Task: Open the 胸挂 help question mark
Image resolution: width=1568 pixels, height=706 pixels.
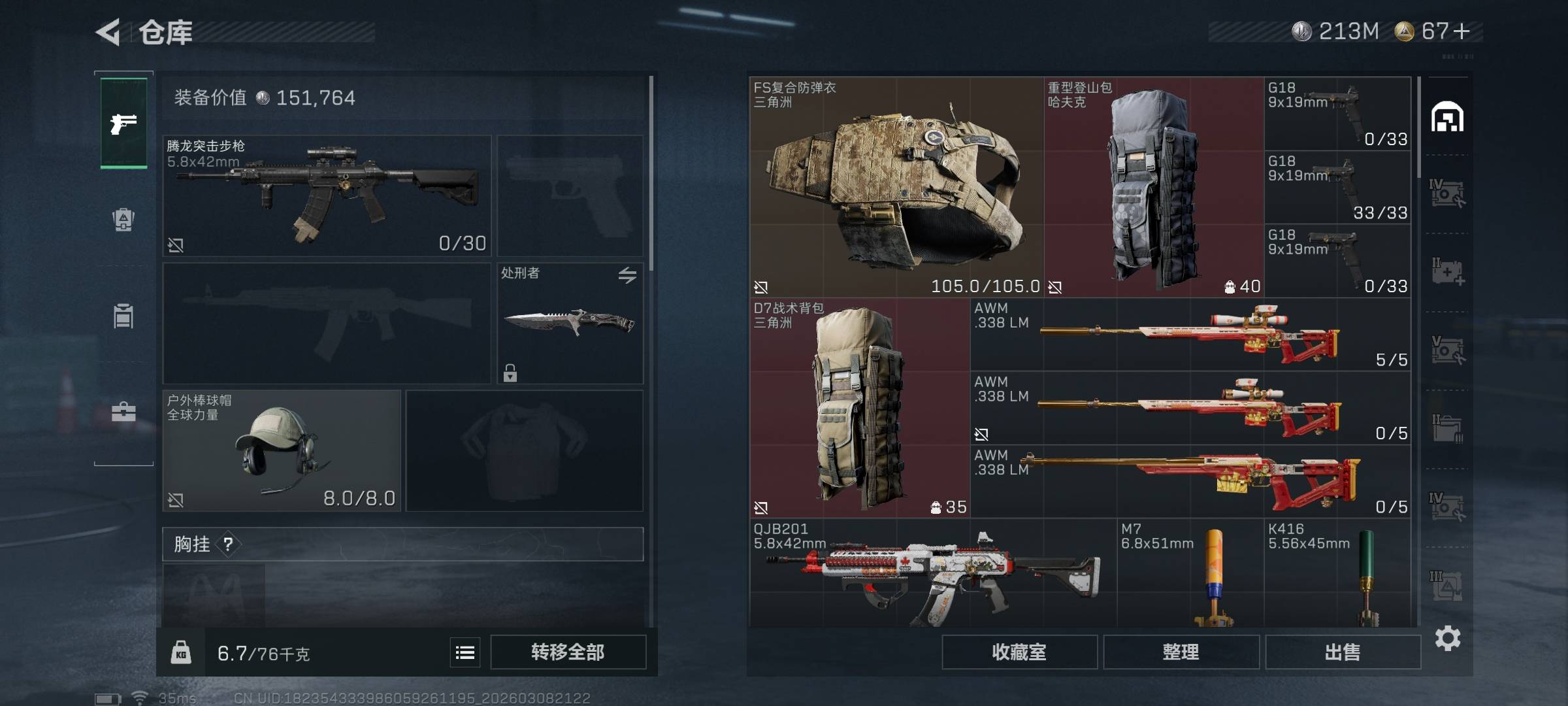Action: click(228, 544)
